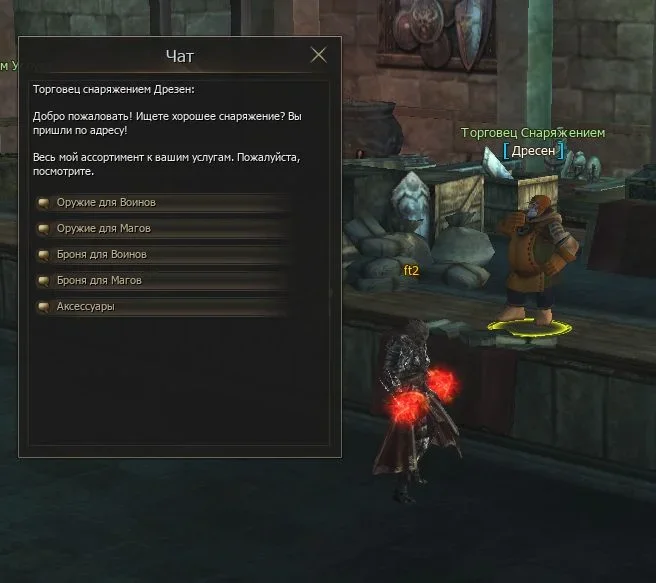Show the Аксессуары assortment
Image resolution: width=656 pixels, height=583 pixels.
86,307
